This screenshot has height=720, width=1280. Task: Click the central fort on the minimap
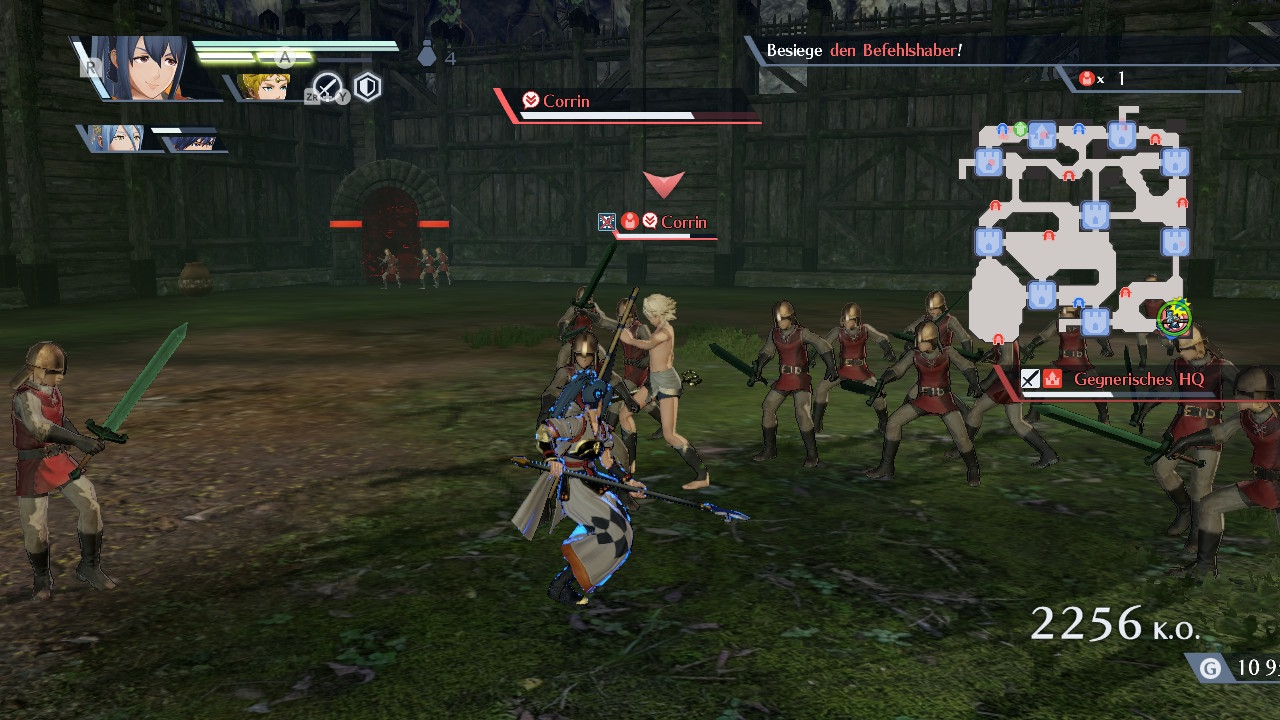[1095, 215]
